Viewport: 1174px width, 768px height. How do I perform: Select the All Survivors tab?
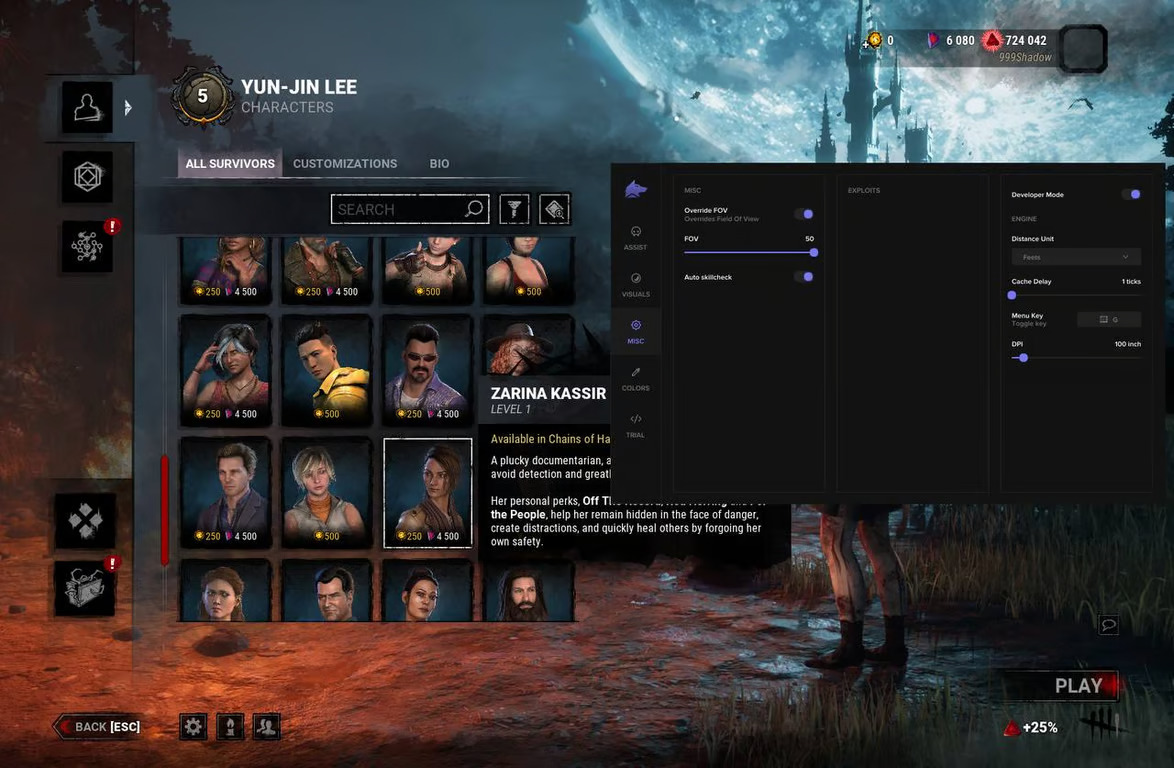click(x=230, y=164)
